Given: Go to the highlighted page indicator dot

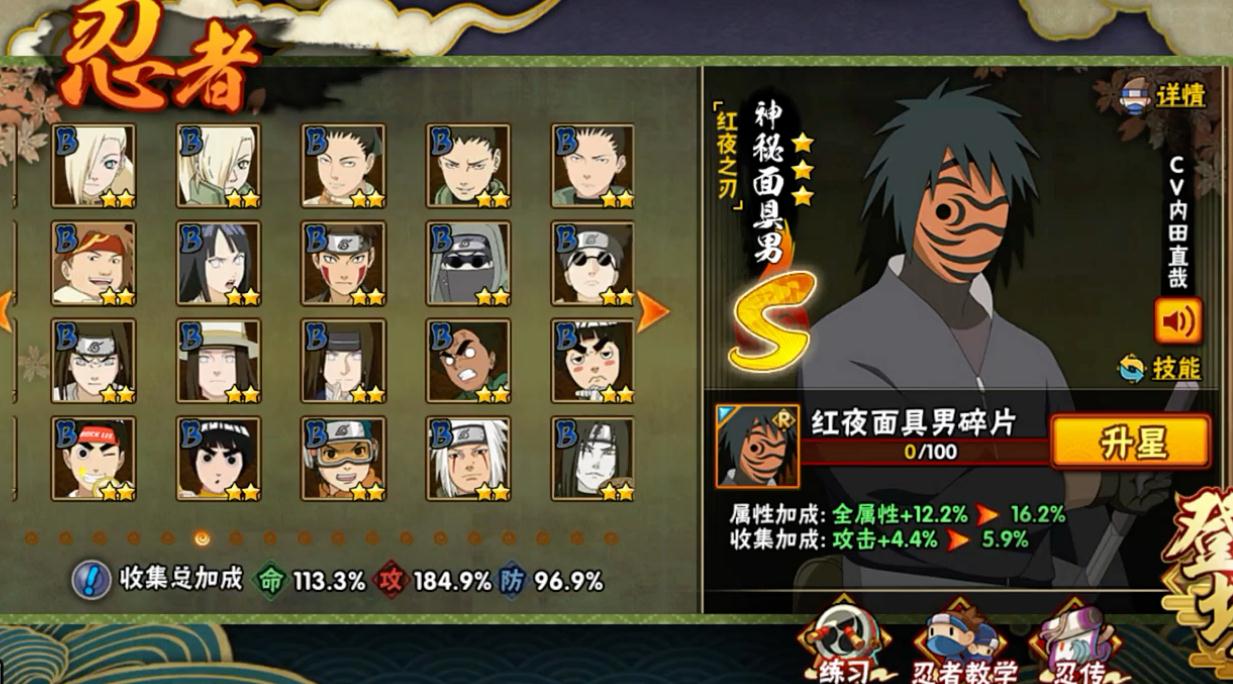Looking at the screenshot, I should 202,538.
